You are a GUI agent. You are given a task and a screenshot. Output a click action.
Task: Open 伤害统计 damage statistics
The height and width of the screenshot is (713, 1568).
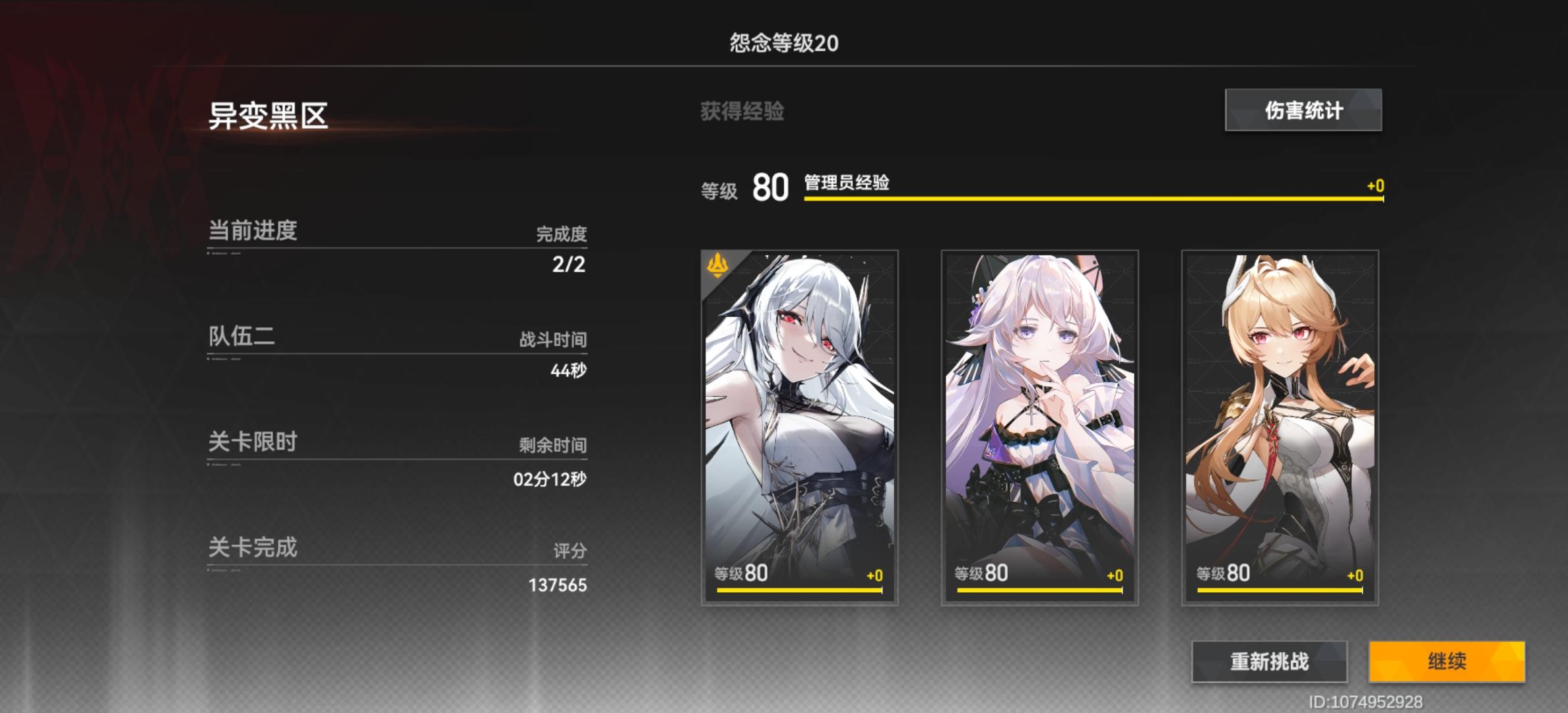tap(1303, 110)
